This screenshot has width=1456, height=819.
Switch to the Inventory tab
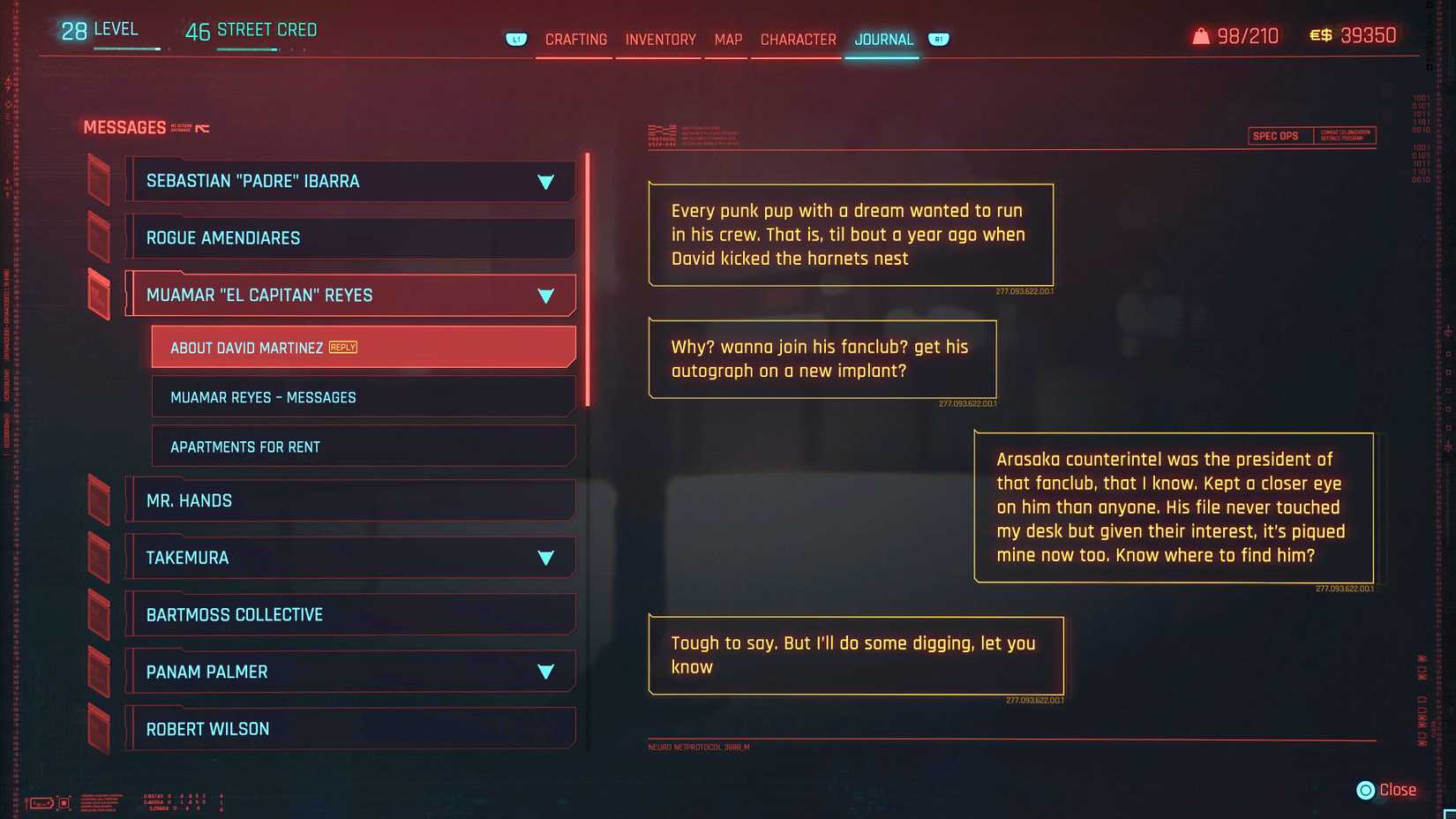[x=659, y=39]
